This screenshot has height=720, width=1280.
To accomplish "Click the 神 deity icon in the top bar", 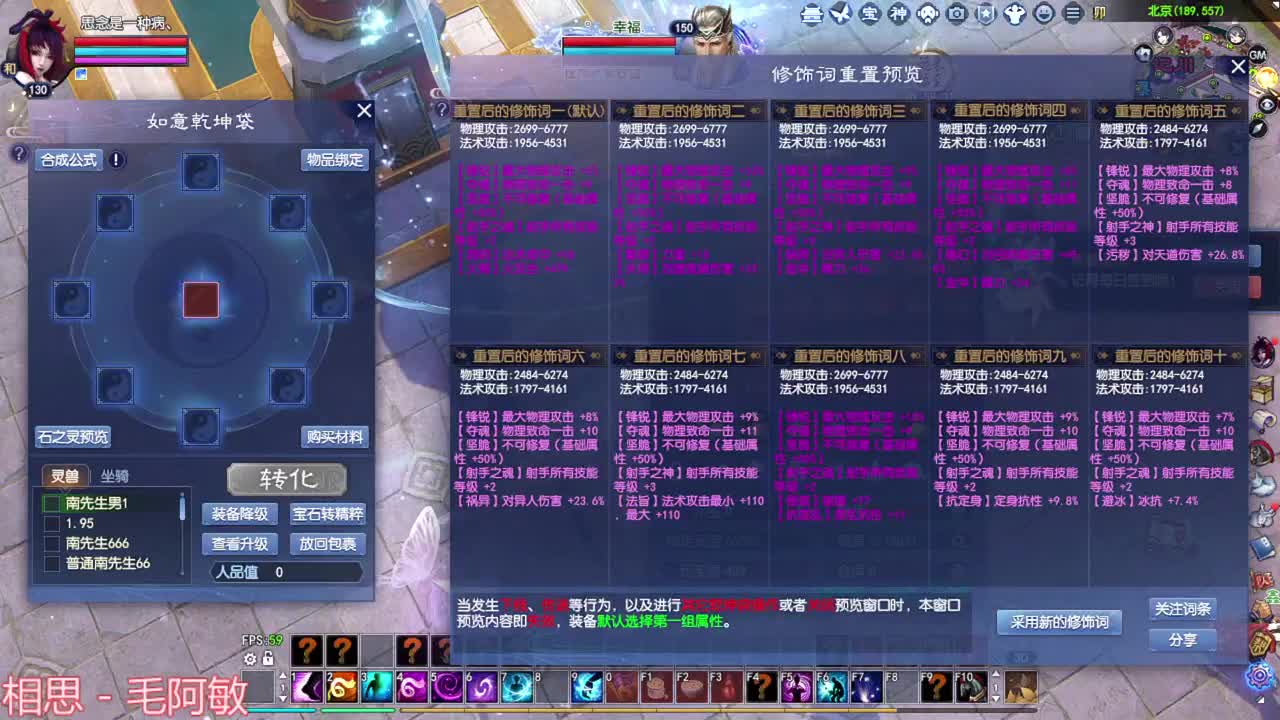I will [x=898, y=14].
